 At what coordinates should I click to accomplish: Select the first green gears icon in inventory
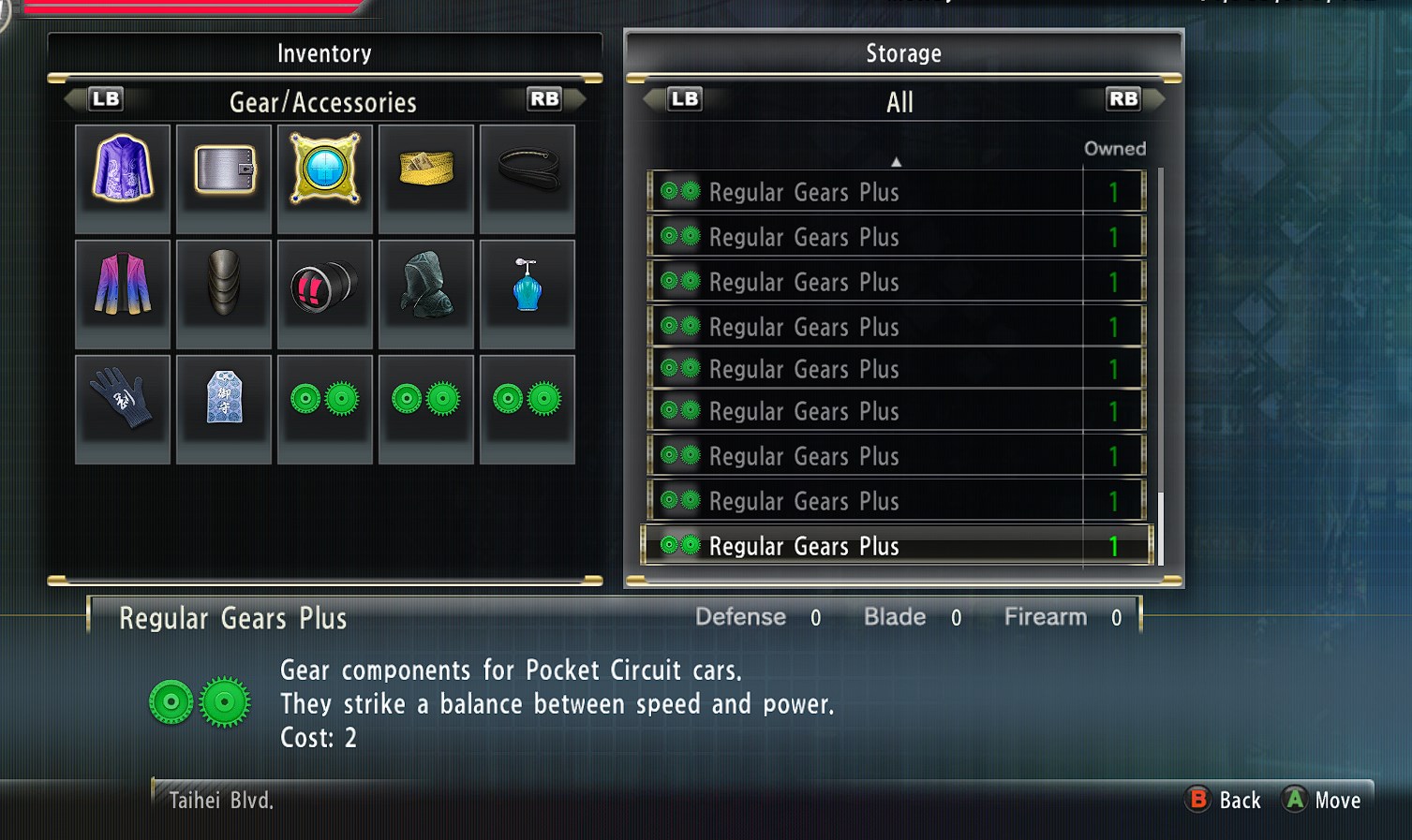point(324,407)
